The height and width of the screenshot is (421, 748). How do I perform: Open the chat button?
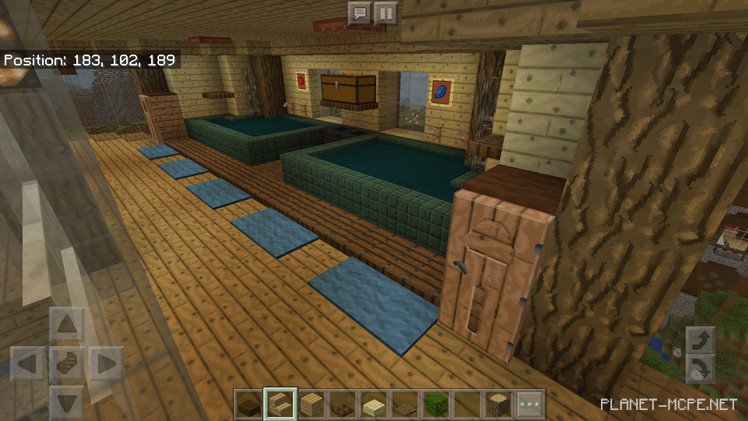pos(359,13)
